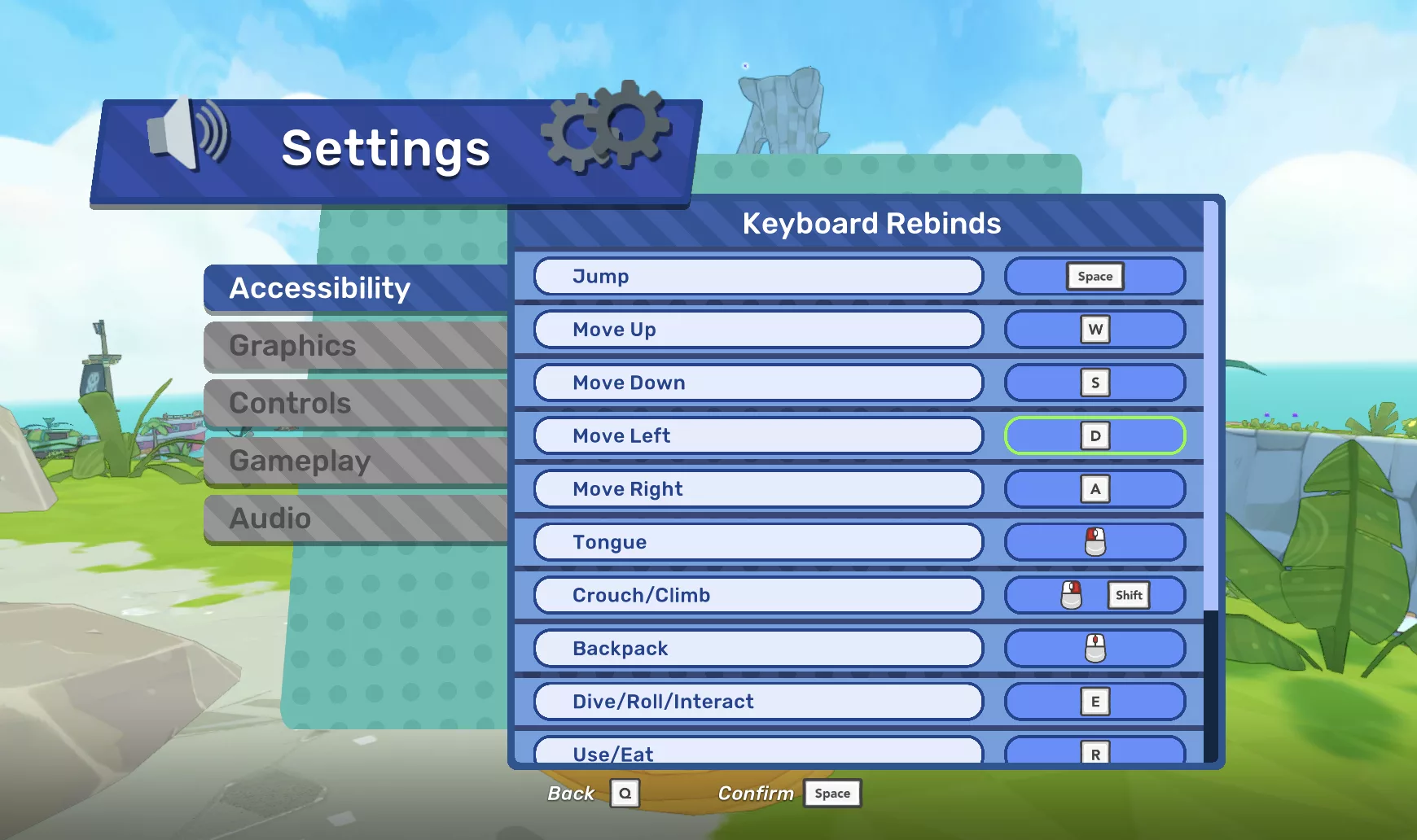The width and height of the screenshot is (1417, 840).
Task: Change the Move Right binding showing A
Action: tap(1095, 489)
